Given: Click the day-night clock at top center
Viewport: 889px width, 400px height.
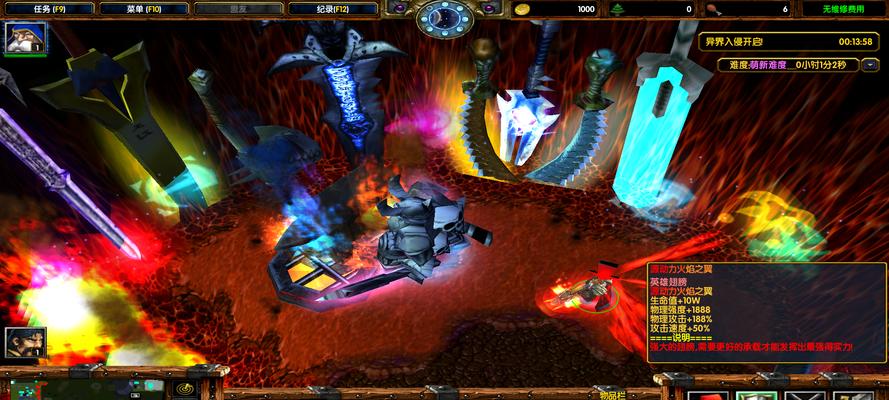Looking at the screenshot, I should click(x=444, y=15).
